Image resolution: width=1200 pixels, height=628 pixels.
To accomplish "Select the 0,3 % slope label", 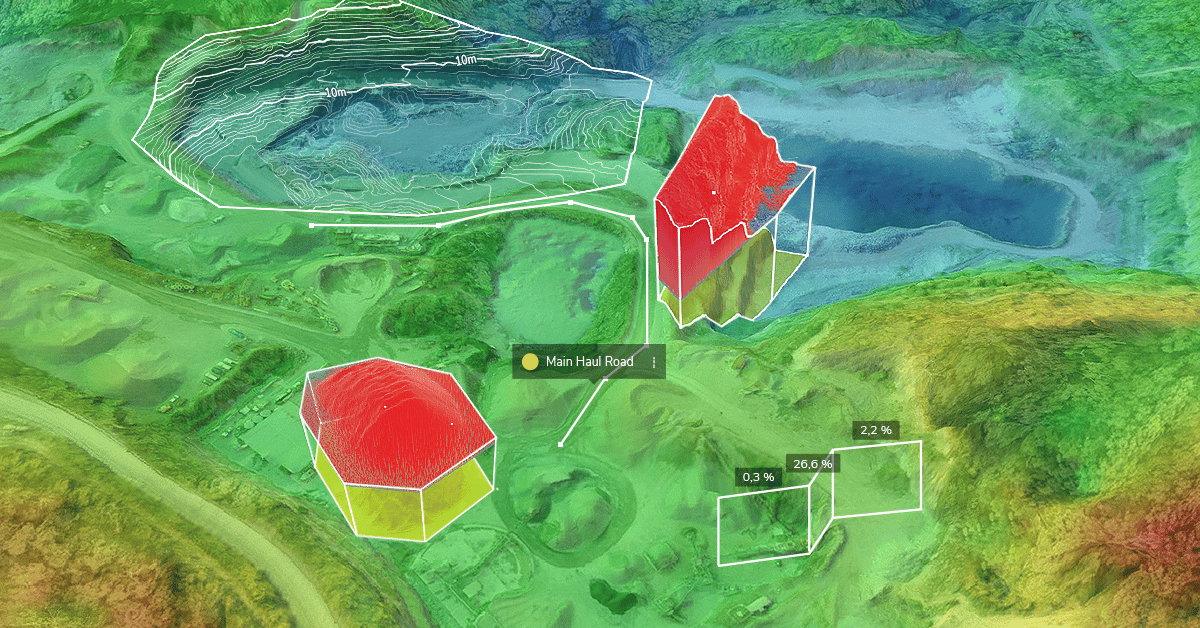I will (756, 477).
